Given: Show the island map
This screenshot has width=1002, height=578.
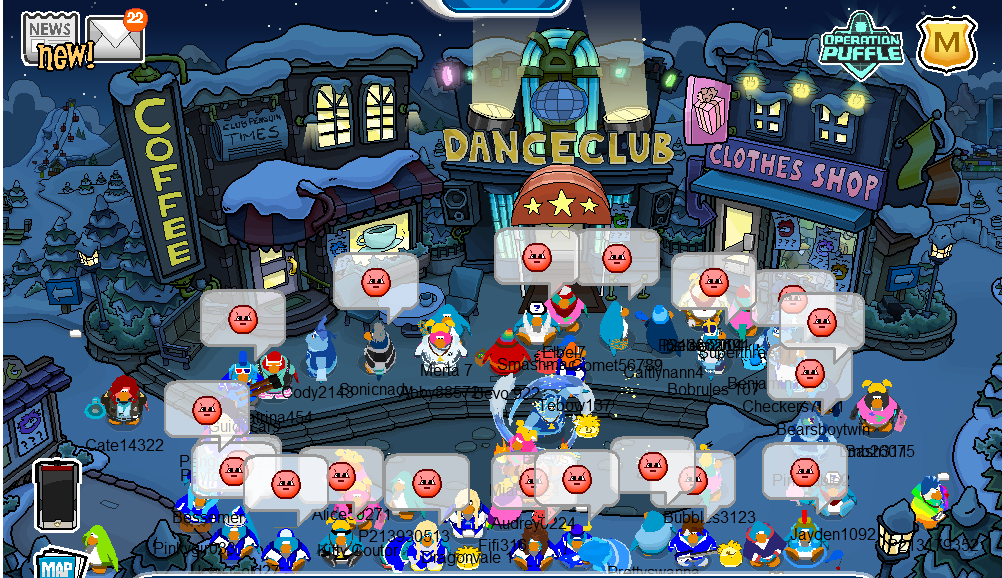Looking at the screenshot, I should (58, 564).
